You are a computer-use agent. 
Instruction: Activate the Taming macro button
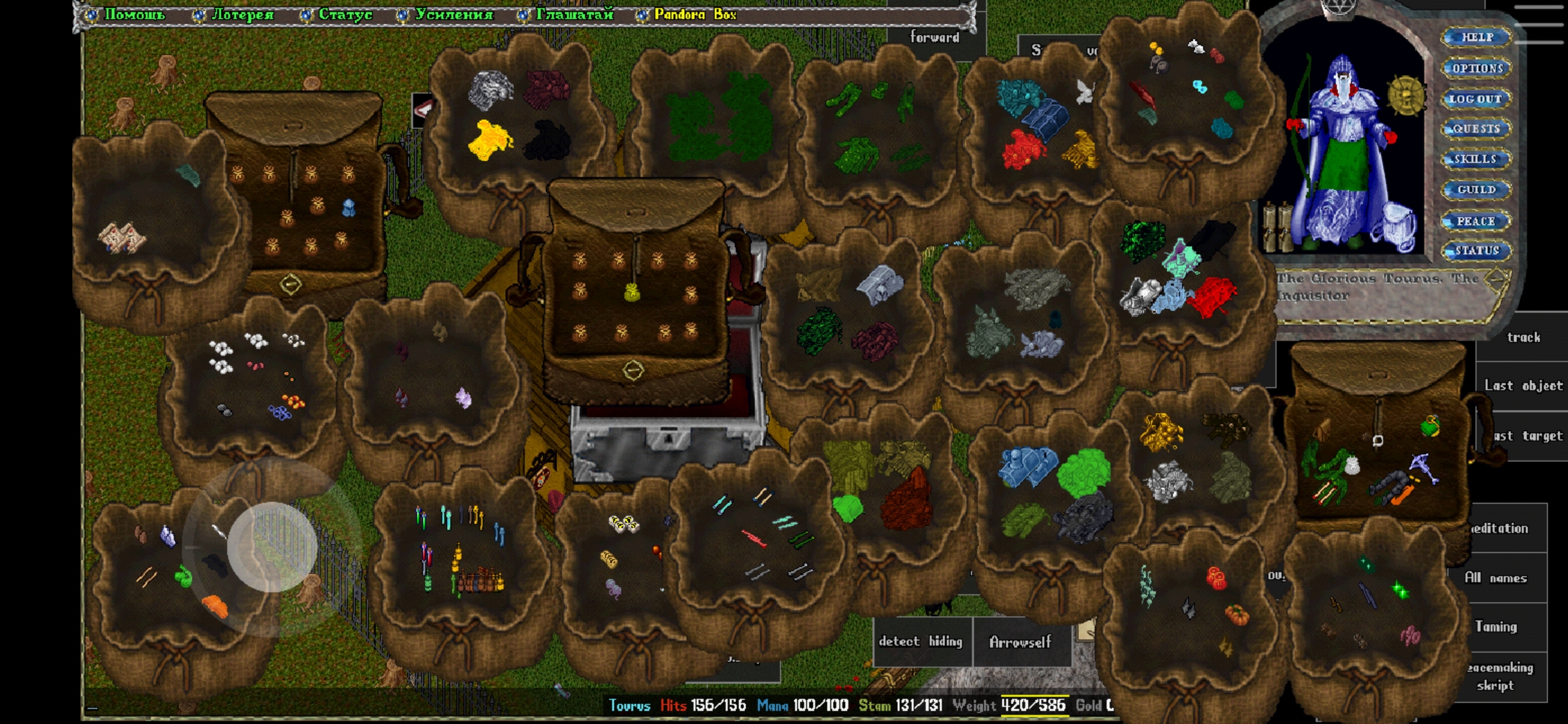(1496, 627)
